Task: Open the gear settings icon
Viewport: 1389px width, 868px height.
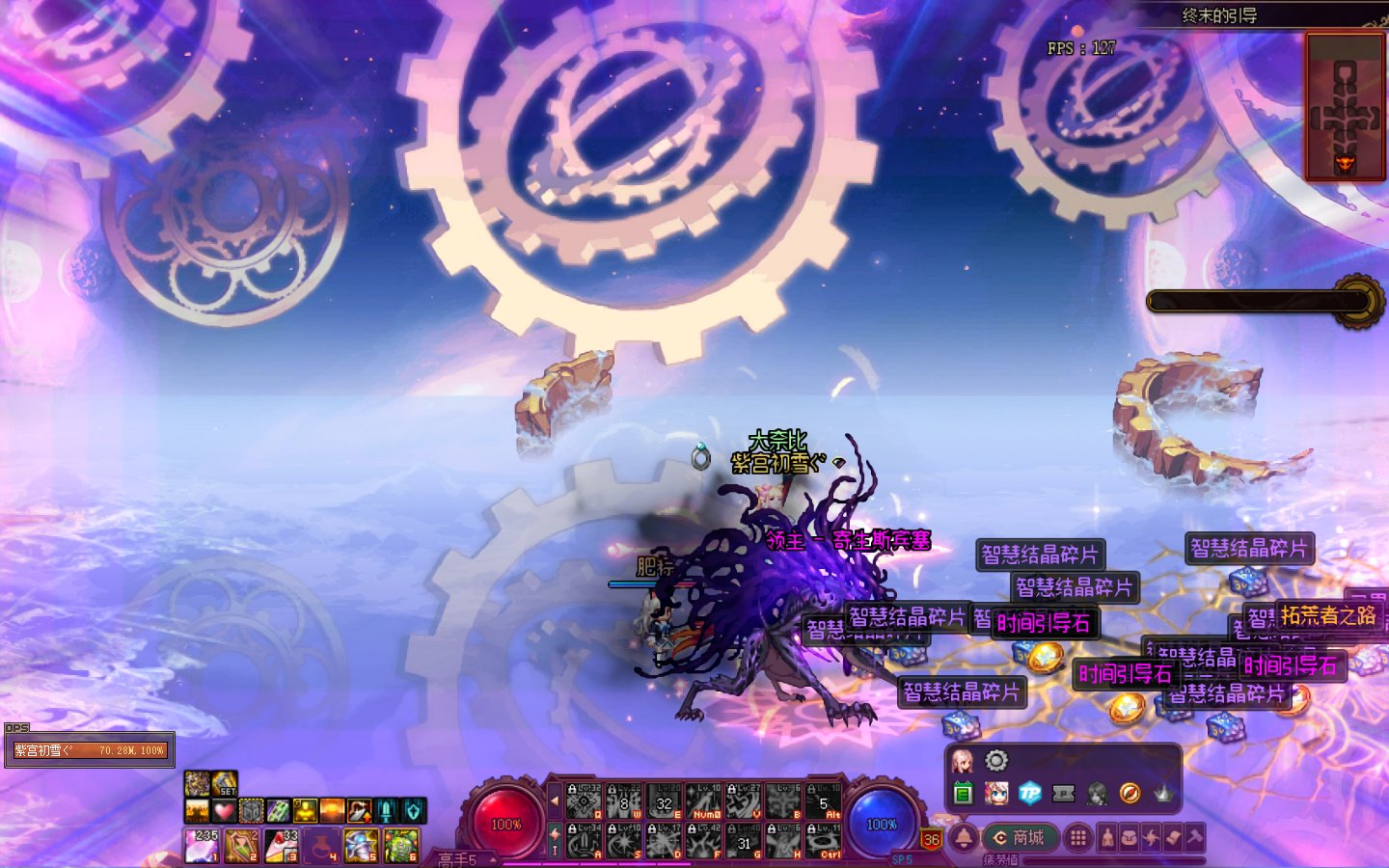Action: (x=996, y=761)
